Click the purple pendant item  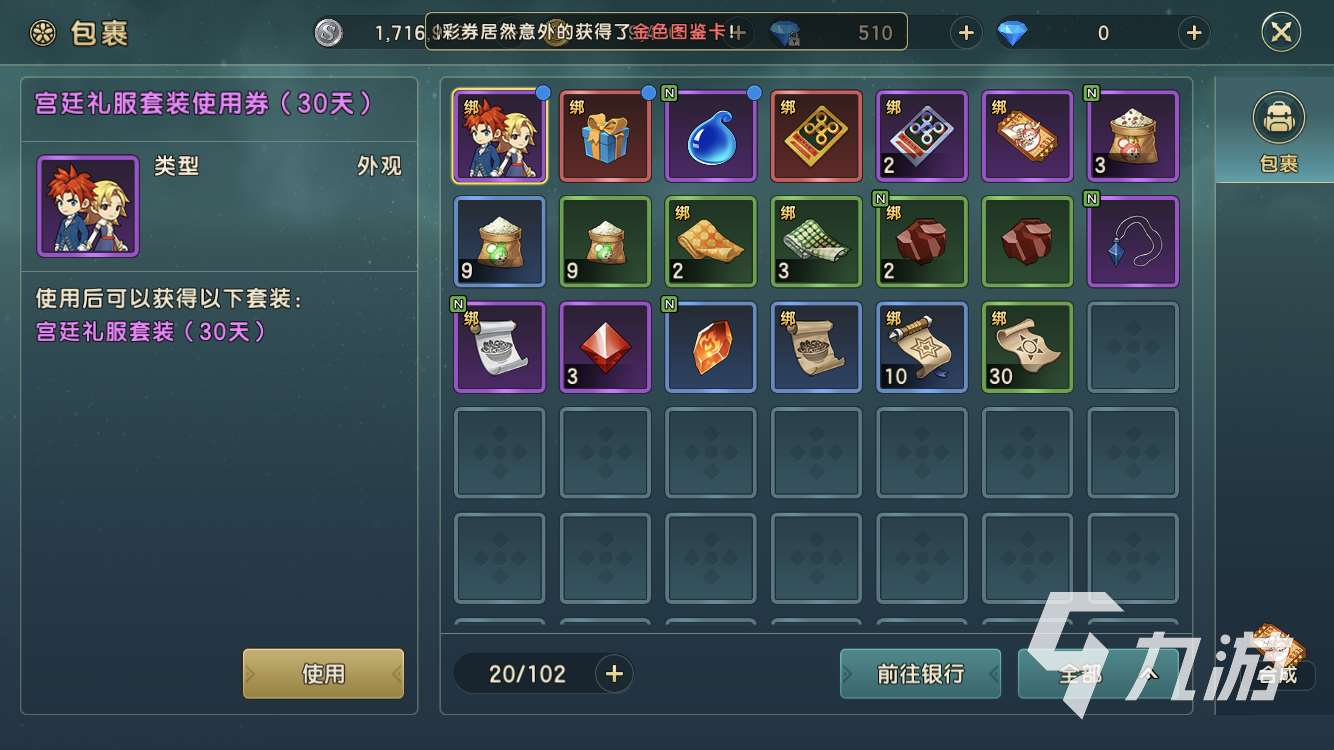pyautogui.click(x=1133, y=242)
